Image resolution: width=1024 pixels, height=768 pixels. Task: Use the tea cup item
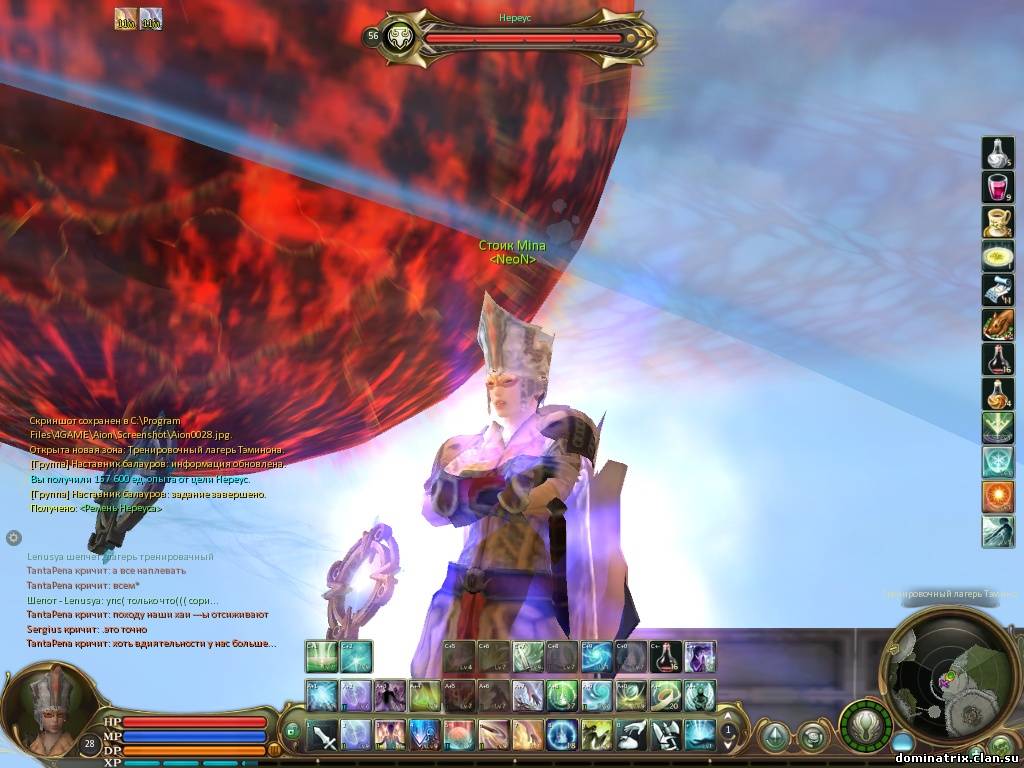997,222
